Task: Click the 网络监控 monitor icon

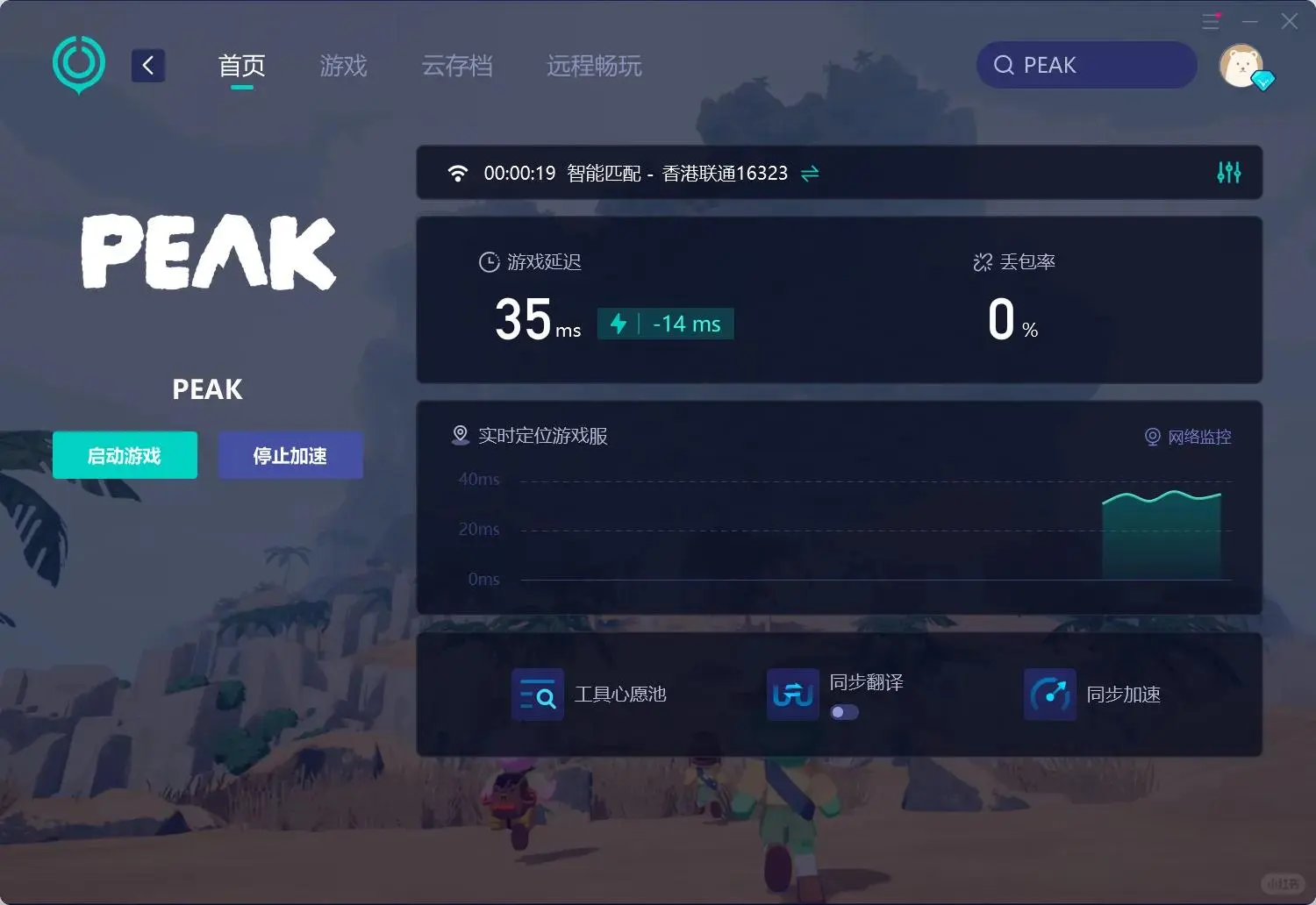Action: tap(1152, 437)
